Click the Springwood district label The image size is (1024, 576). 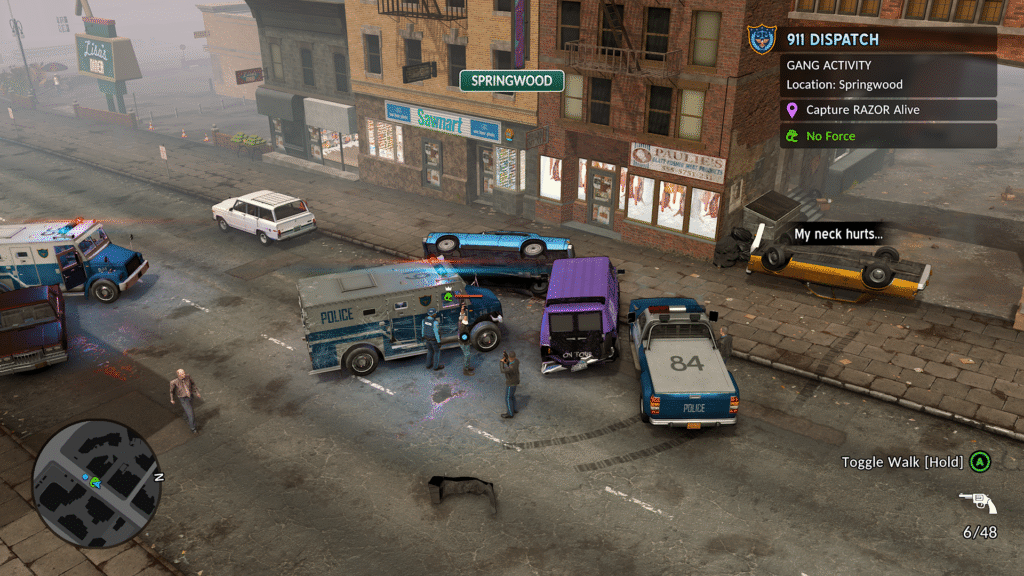tap(512, 81)
